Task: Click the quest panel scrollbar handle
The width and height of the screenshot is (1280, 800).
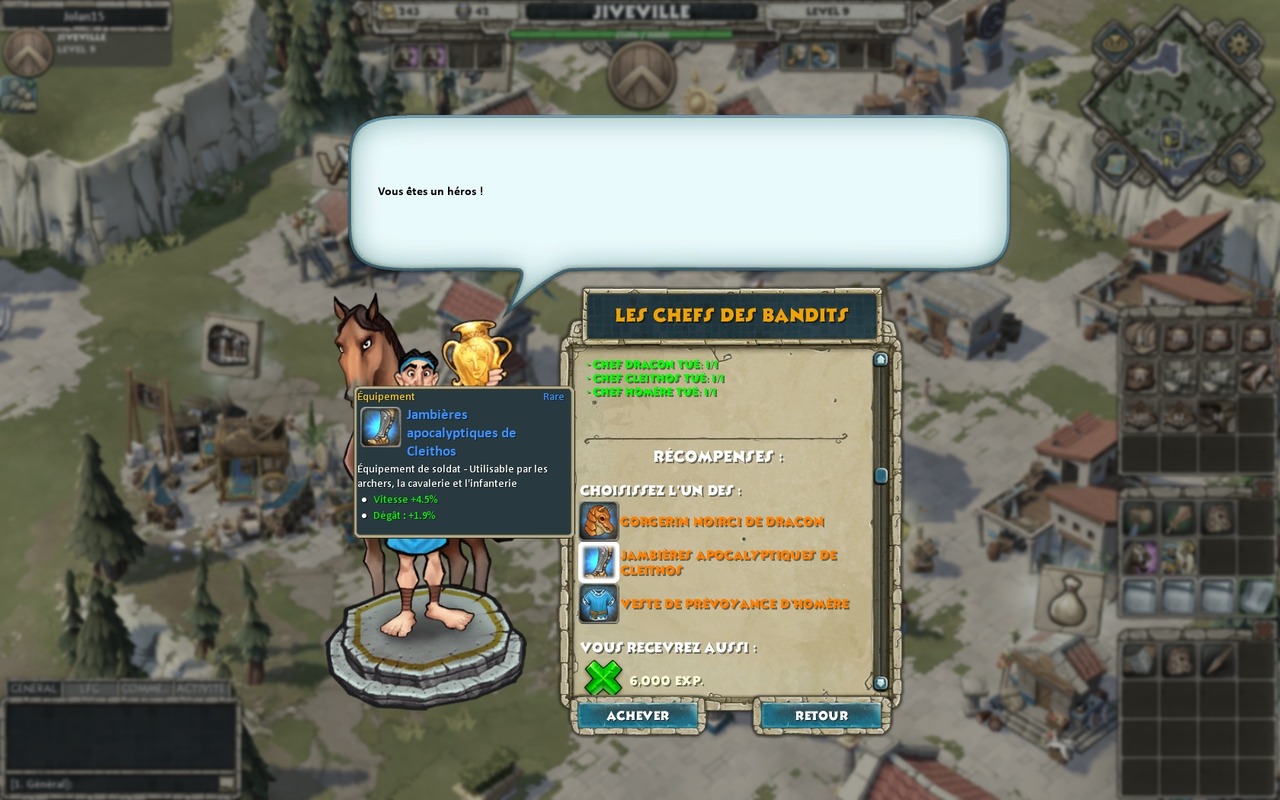Action: (x=880, y=476)
